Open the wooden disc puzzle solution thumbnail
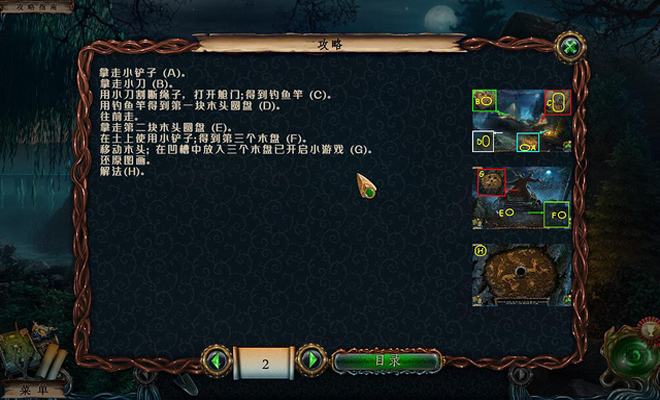Viewport: 660px width, 400px height. click(521, 273)
